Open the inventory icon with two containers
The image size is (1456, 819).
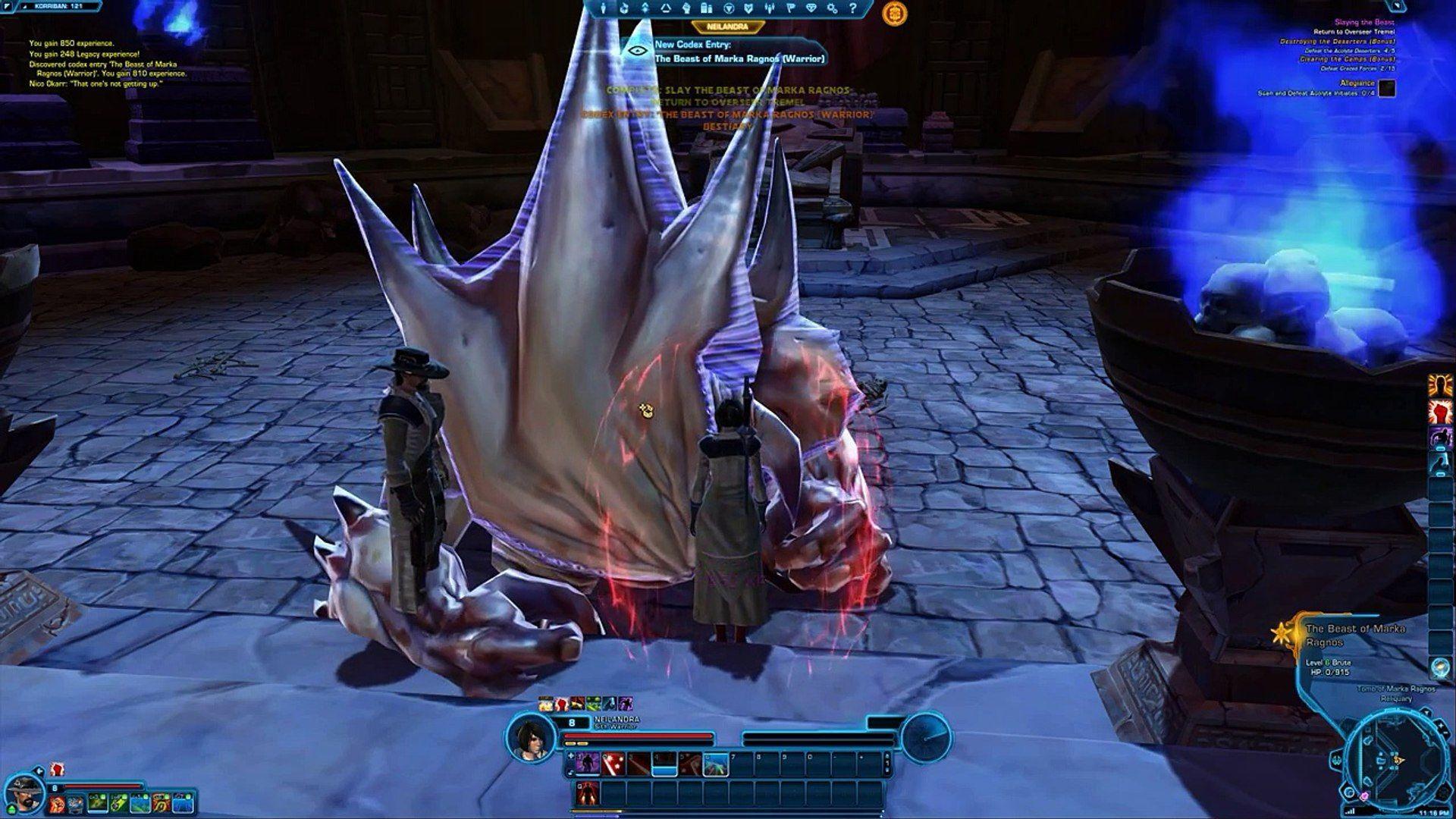point(707,9)
